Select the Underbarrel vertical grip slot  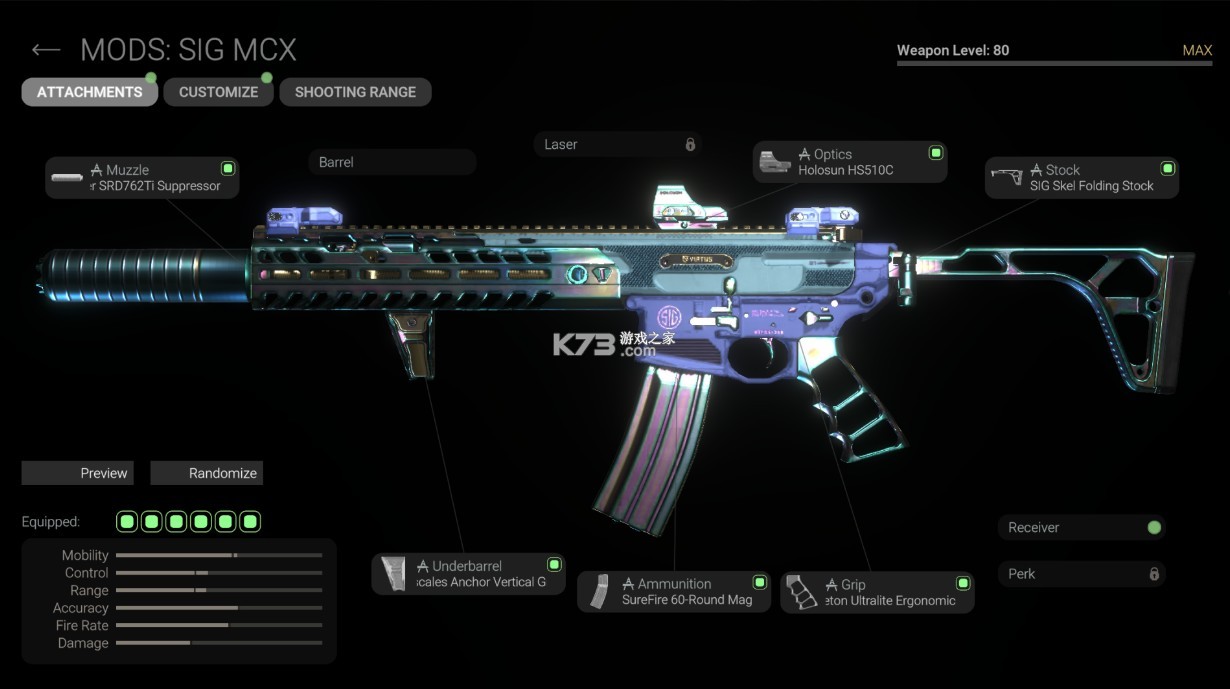(468, 574)
